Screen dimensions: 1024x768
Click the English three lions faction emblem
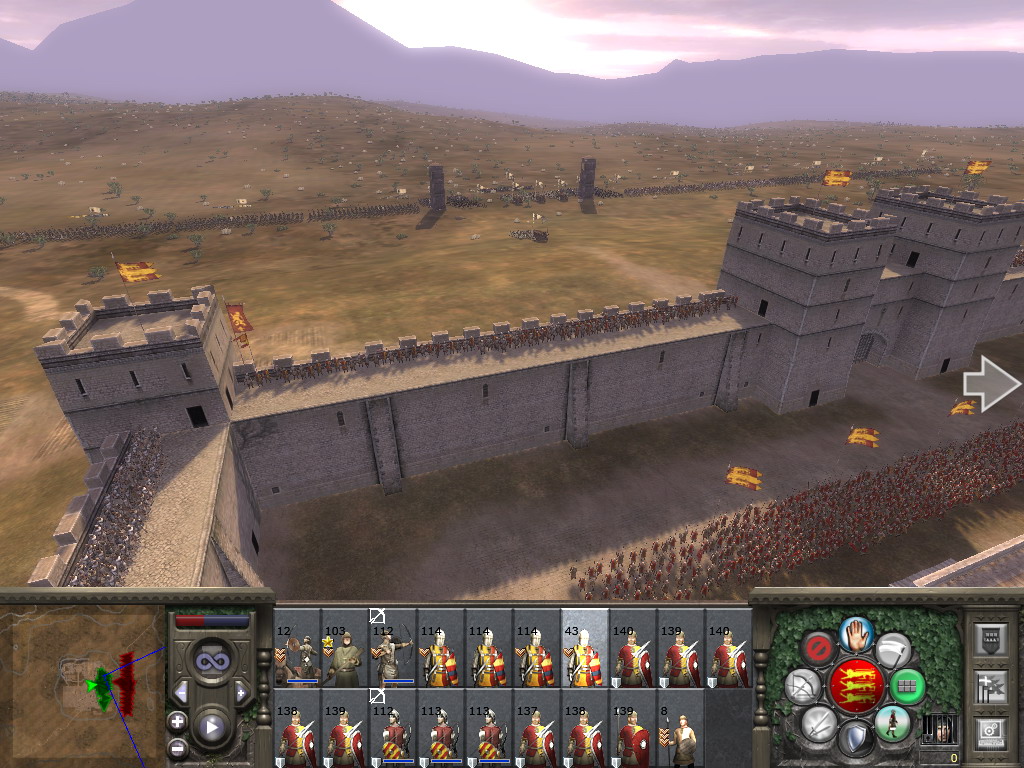click(856, 685)
